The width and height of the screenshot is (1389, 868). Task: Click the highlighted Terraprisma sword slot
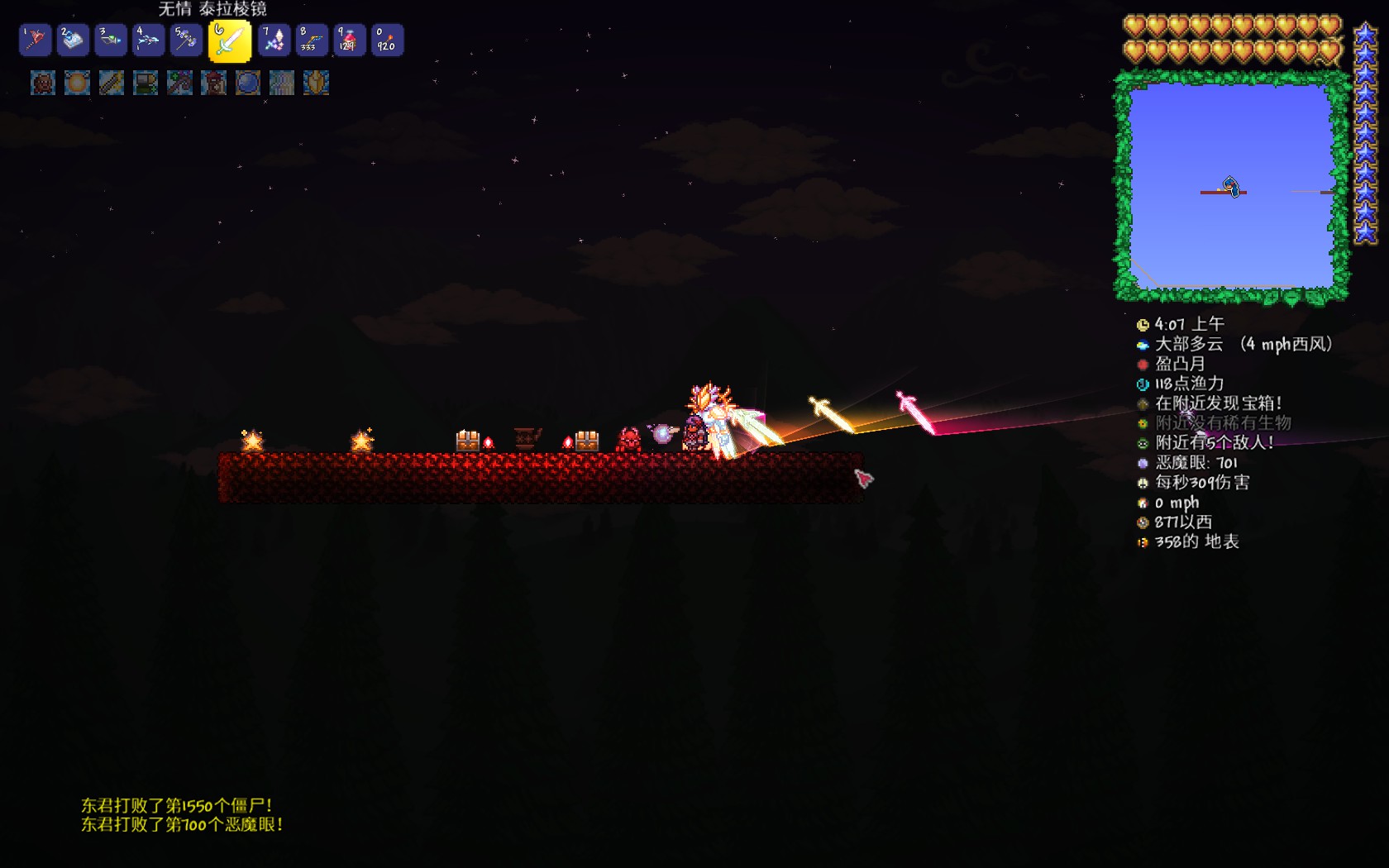[x=229, y=41]
